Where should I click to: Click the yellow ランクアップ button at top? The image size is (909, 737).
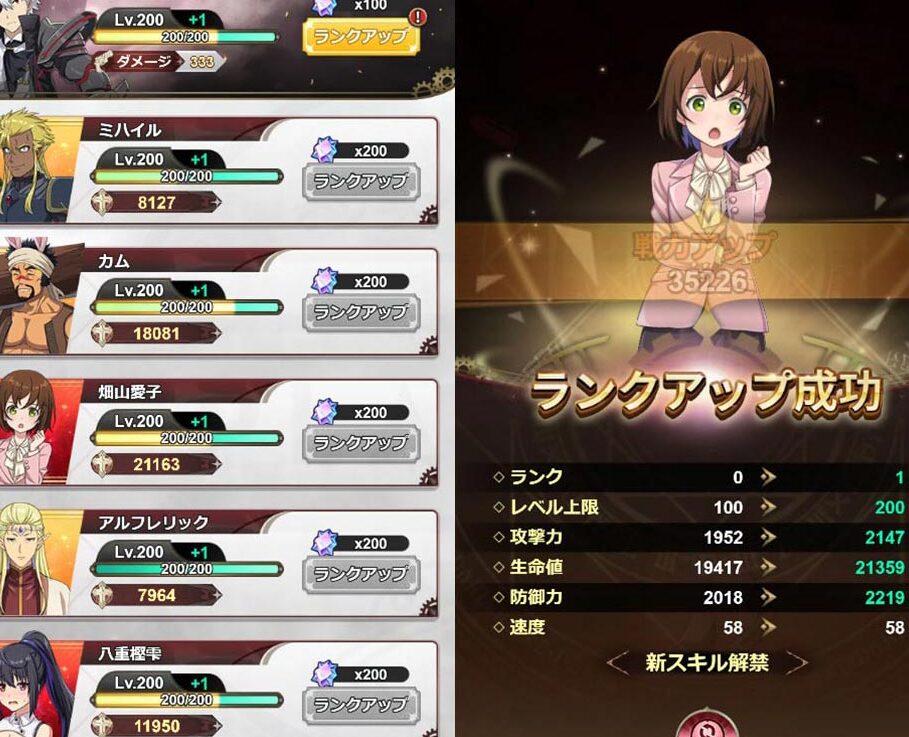click(x=360, y=37)
